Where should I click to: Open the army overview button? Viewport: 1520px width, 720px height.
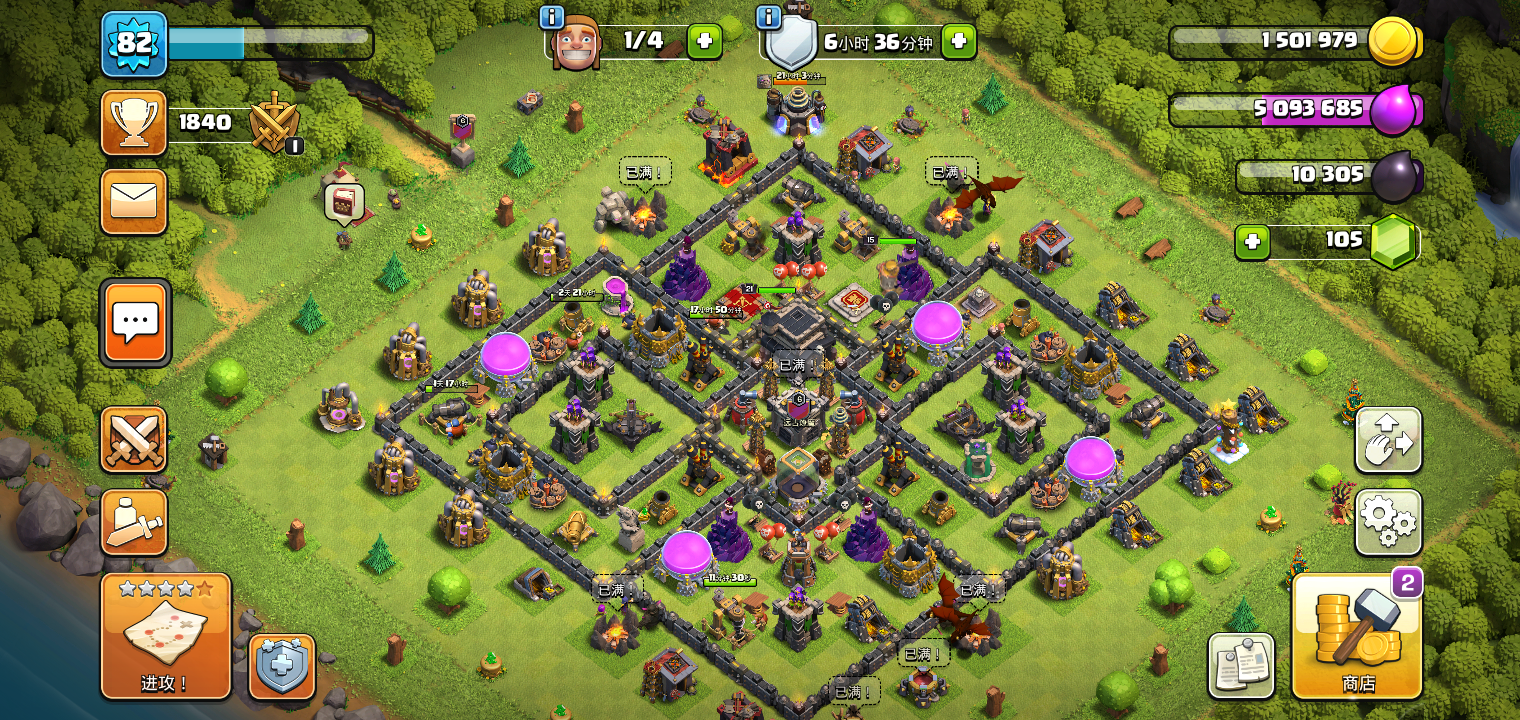point(134,522)
